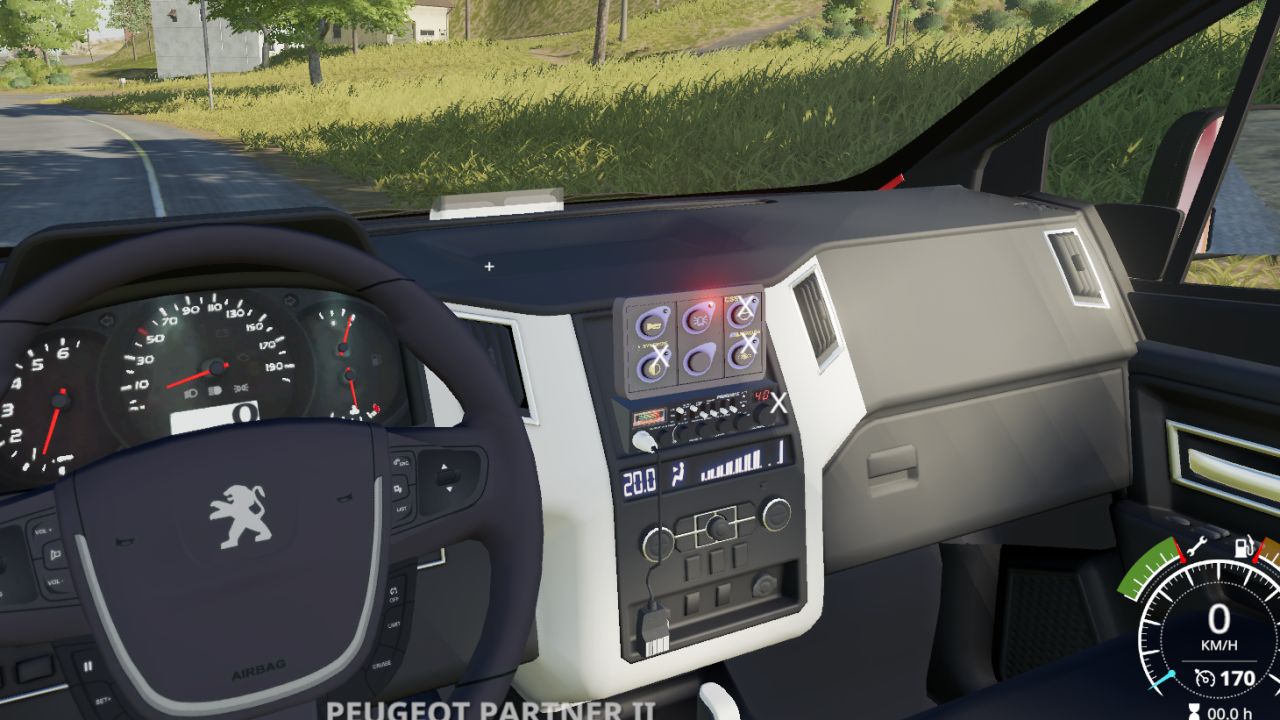
Task: Click the wrench maintenance icon above the speedometer
Action: (1198, 546)
